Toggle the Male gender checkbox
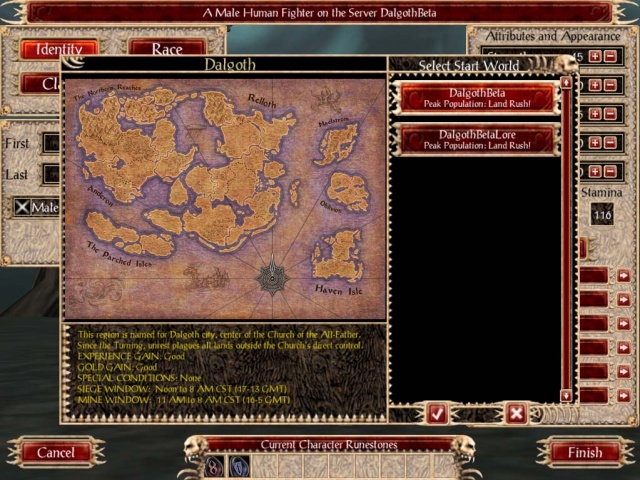 (x=22, y=206)
